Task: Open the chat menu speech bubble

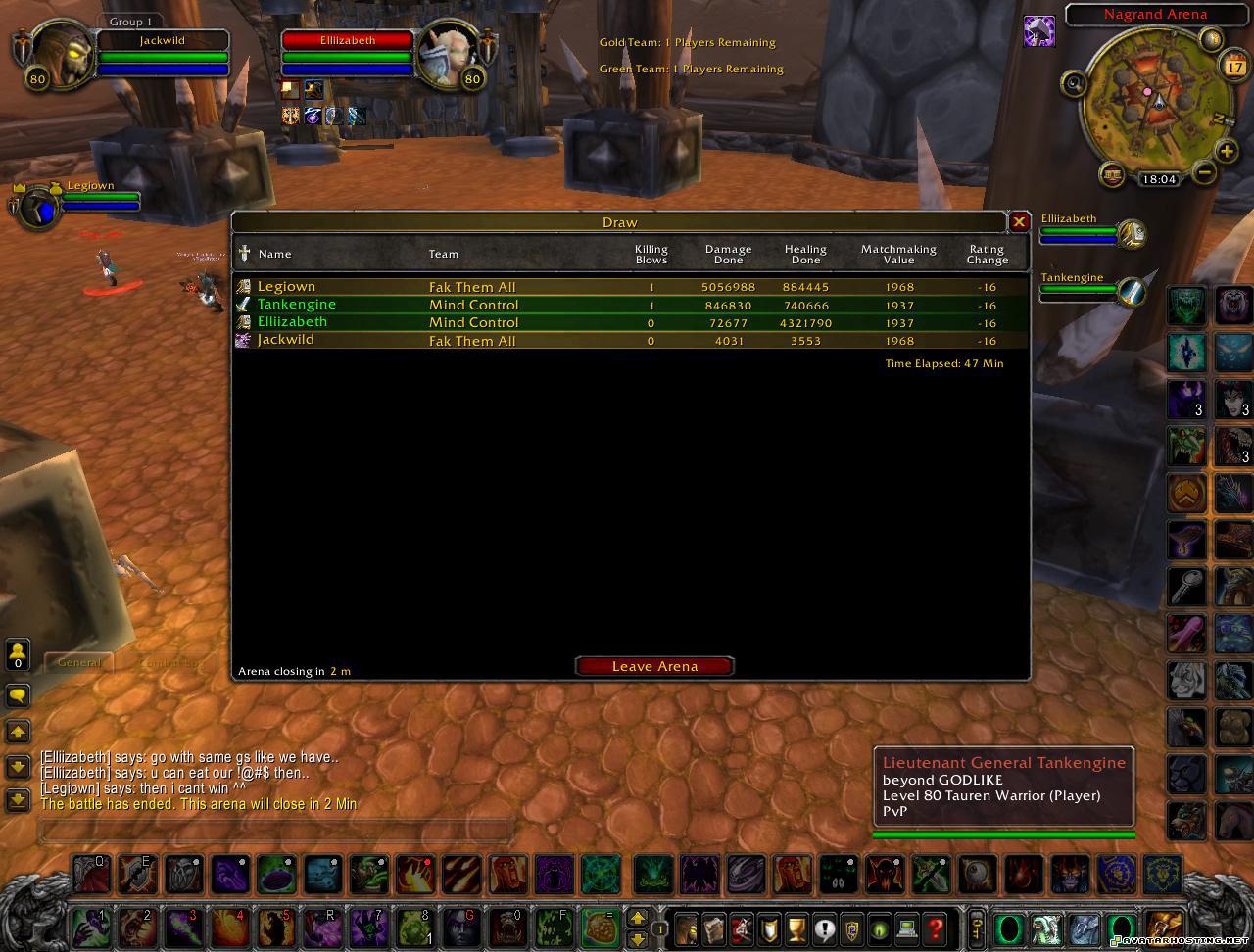Action: (18, 695)
